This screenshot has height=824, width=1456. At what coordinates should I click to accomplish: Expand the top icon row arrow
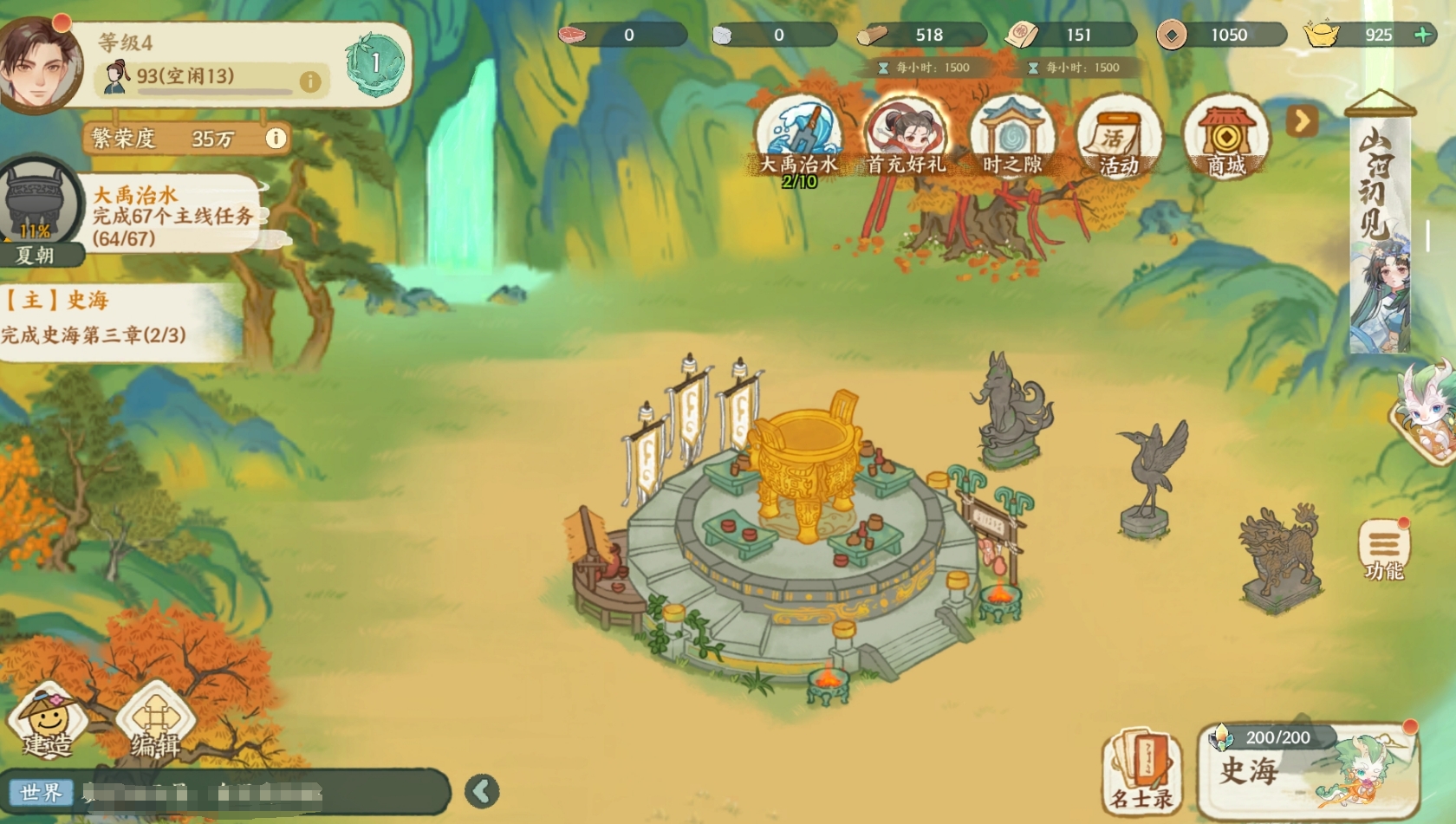tap(1301, 121)
